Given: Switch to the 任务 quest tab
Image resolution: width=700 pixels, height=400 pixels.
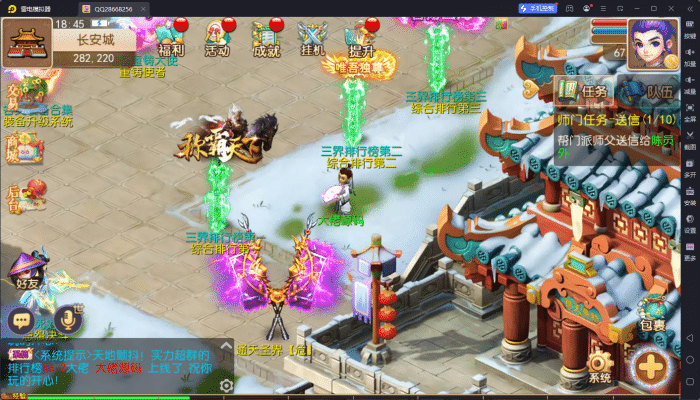Looking at the screenshot, I should pos(583,92).
